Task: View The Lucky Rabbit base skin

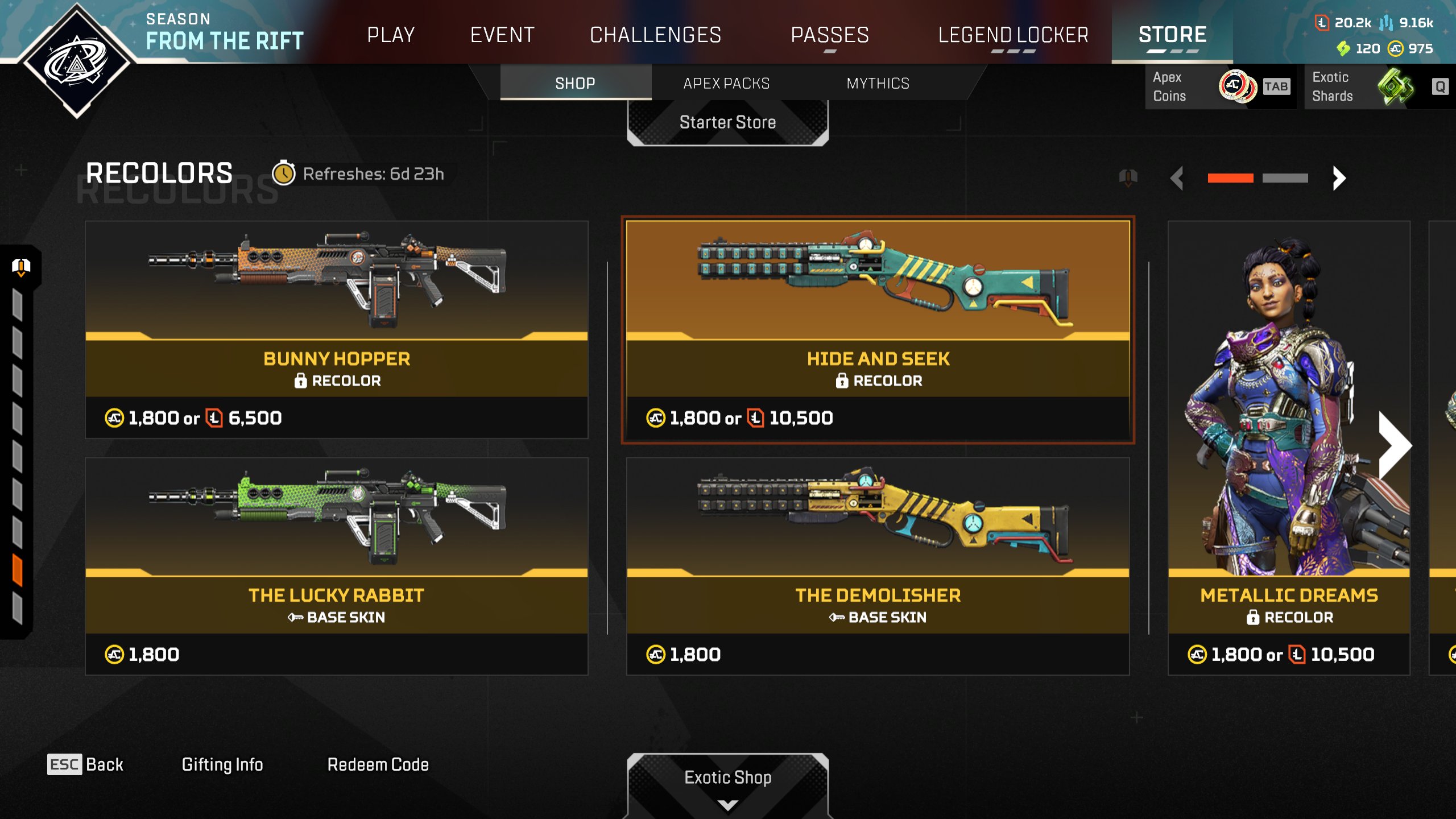Action: pos(336,566)
